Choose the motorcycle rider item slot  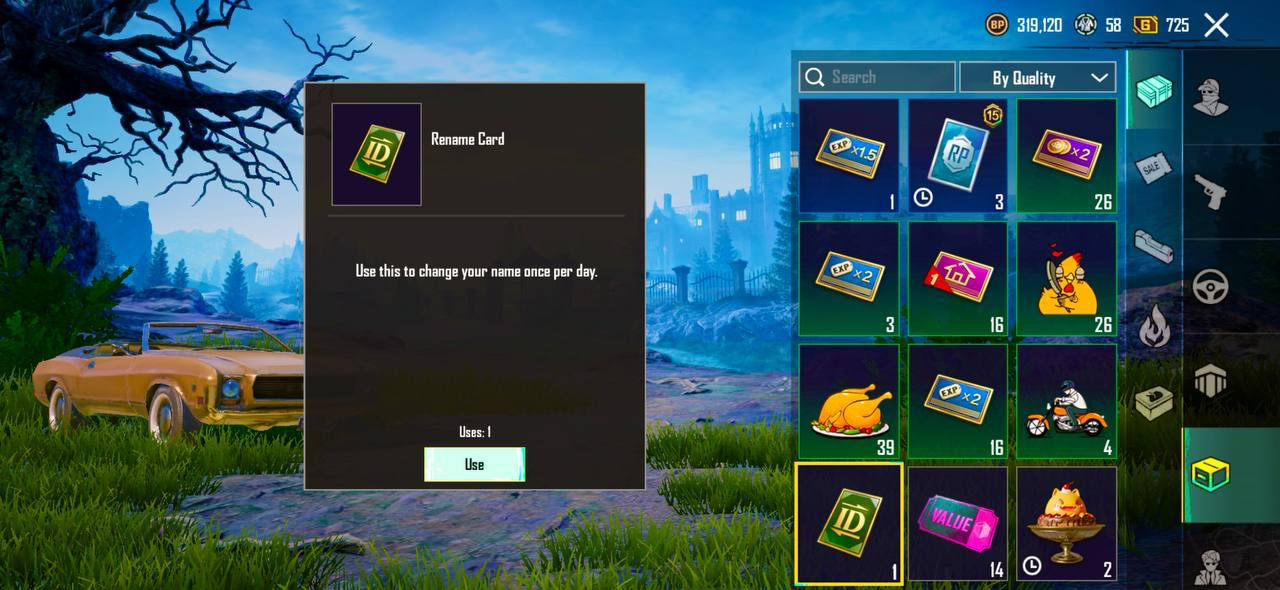[1067, 402]
